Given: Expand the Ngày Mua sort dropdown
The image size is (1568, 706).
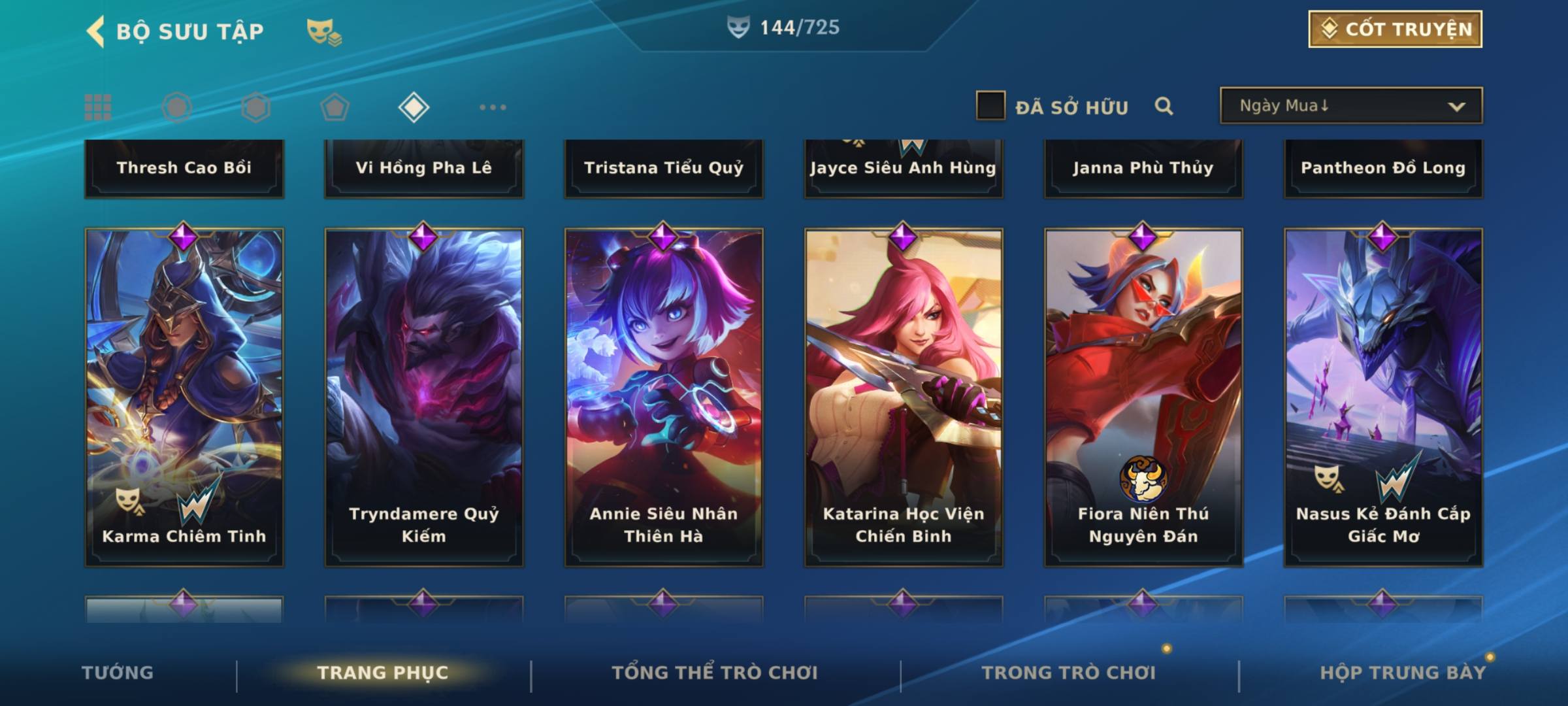Looking at the screenshot, I should pyautogui.click(x=1350, y=106).
